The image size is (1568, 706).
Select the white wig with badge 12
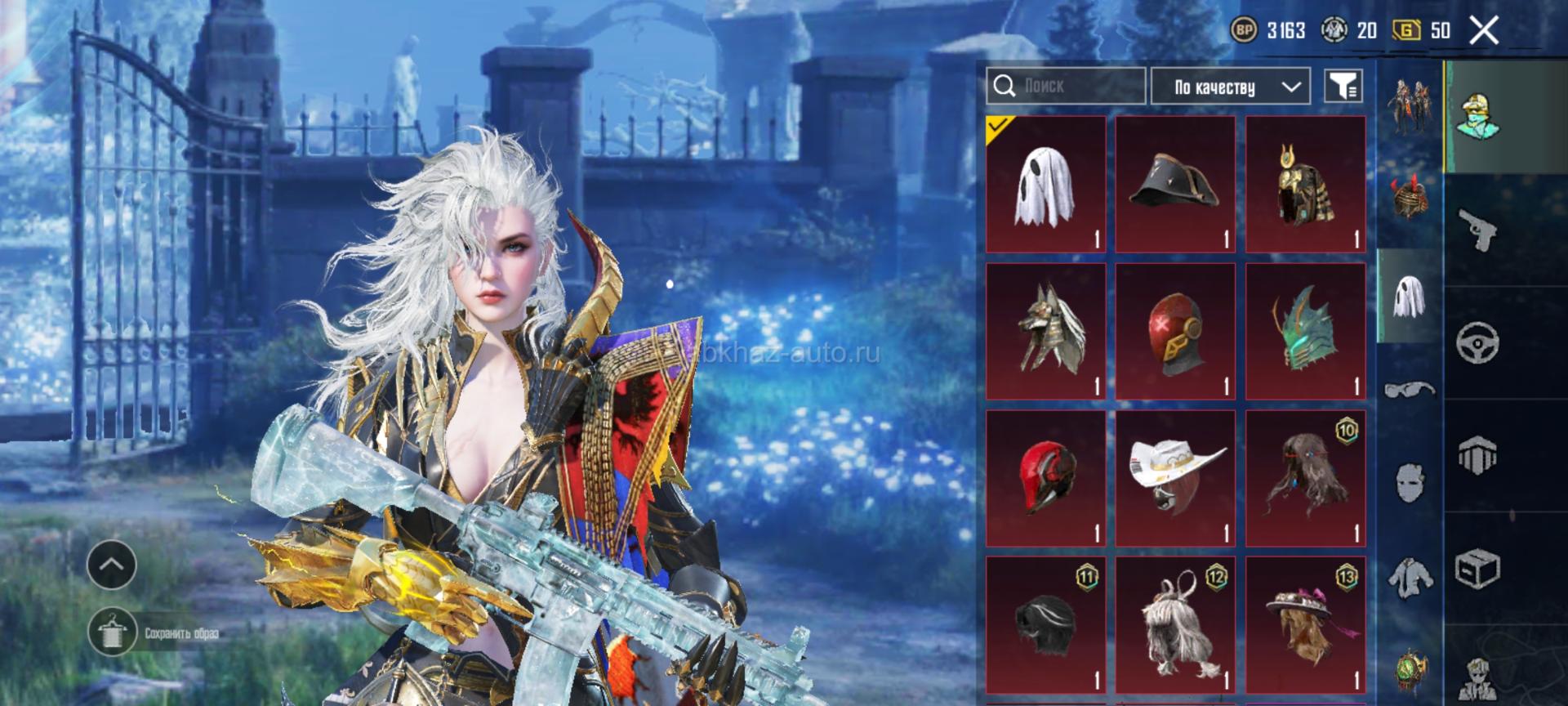click(1175, 625)
